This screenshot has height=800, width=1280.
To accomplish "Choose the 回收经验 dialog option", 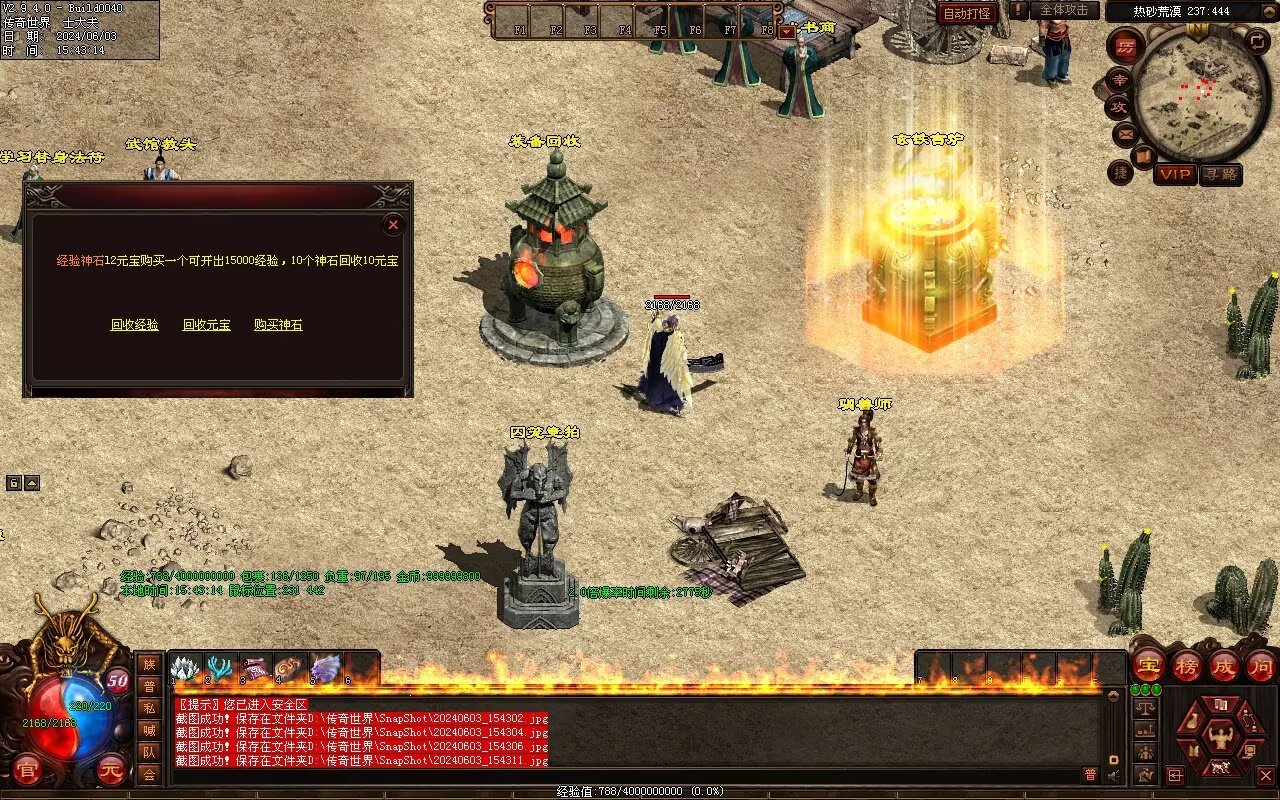I will coord(135,325).
